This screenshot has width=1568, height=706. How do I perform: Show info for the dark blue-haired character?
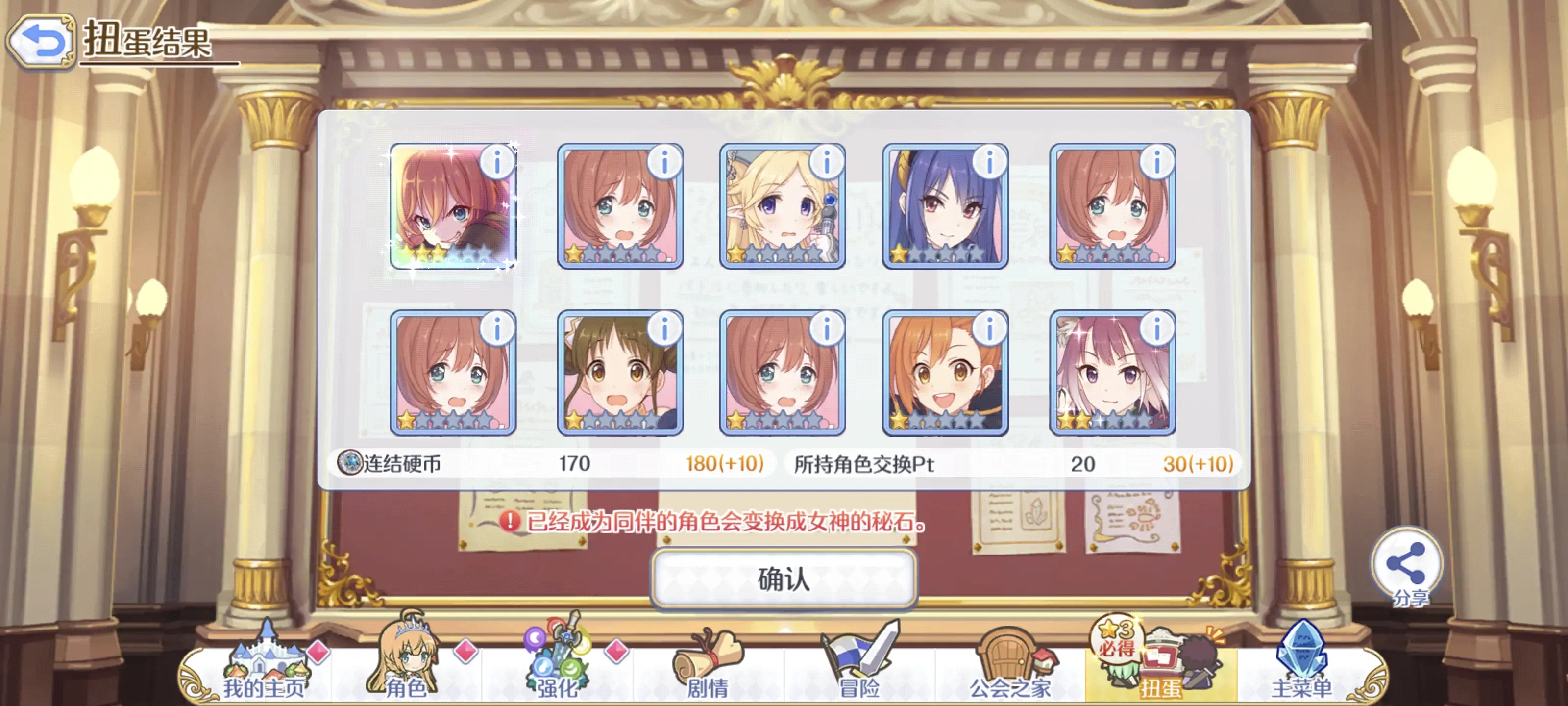[x=989, y=162]
